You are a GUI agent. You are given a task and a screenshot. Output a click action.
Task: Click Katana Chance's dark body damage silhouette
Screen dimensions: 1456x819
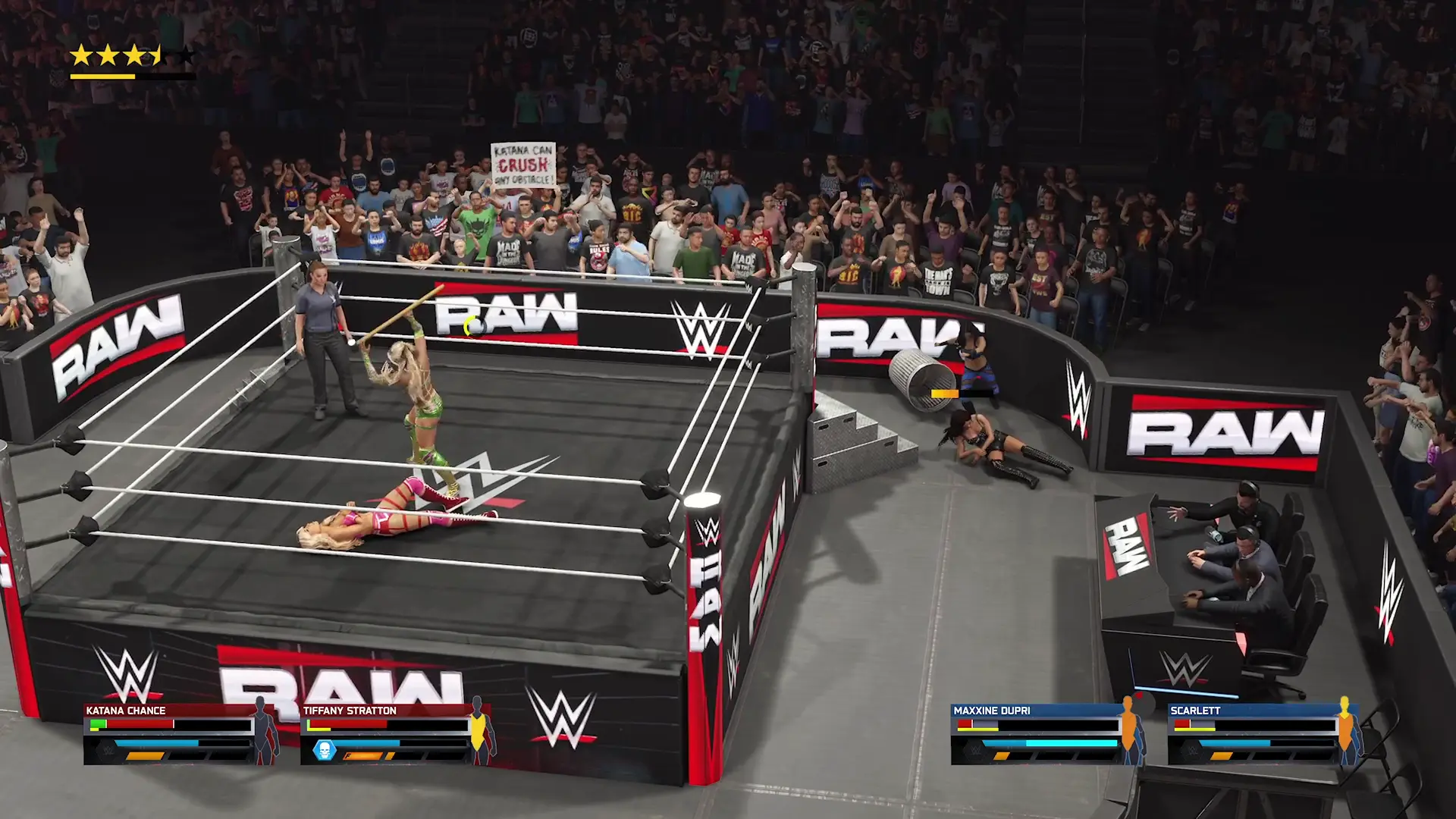pos(263,730)
